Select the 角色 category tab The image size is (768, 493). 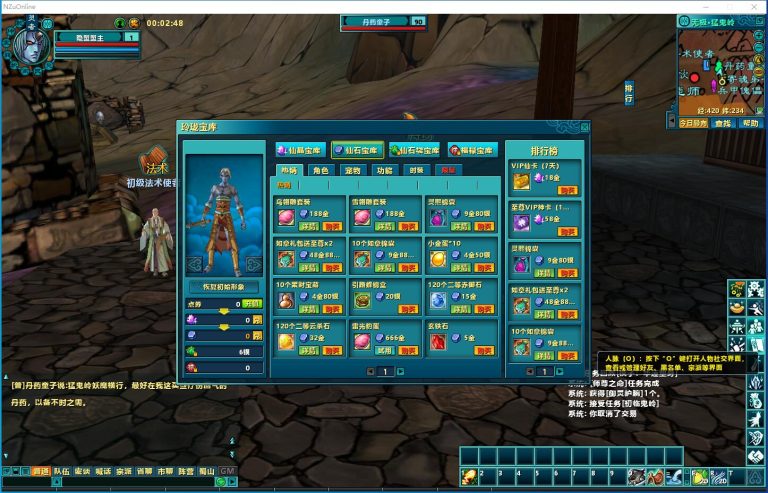coord(320,171)
